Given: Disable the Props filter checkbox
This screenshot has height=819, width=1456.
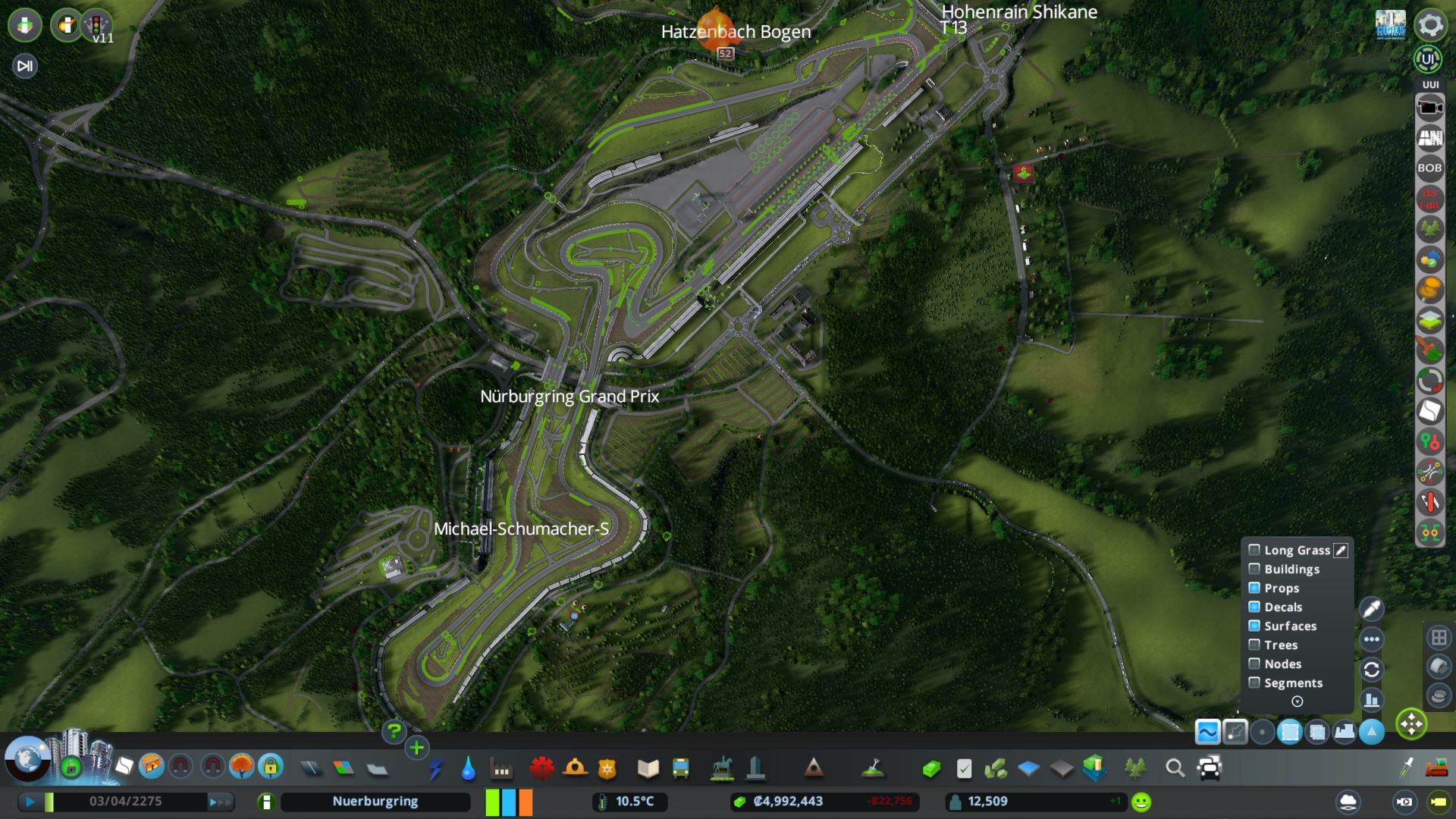Looking at the screenshot, I should pyautogui.click(x=1254, y=588).
